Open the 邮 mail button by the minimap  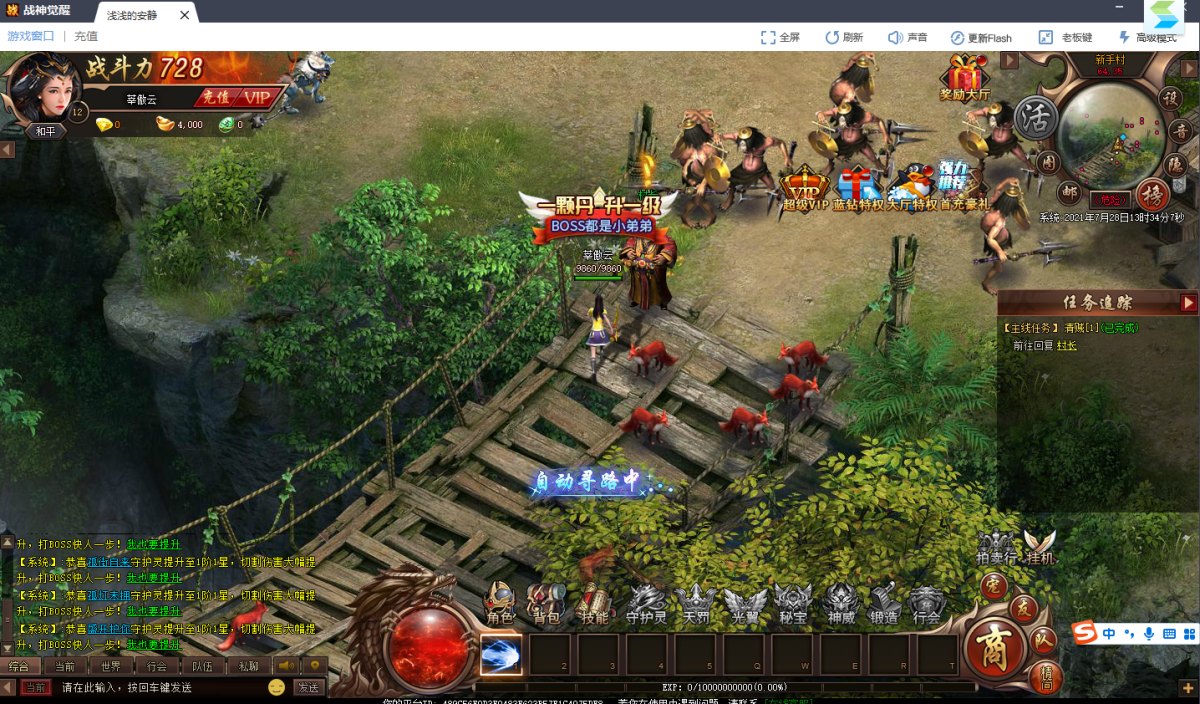[1071, 191]
